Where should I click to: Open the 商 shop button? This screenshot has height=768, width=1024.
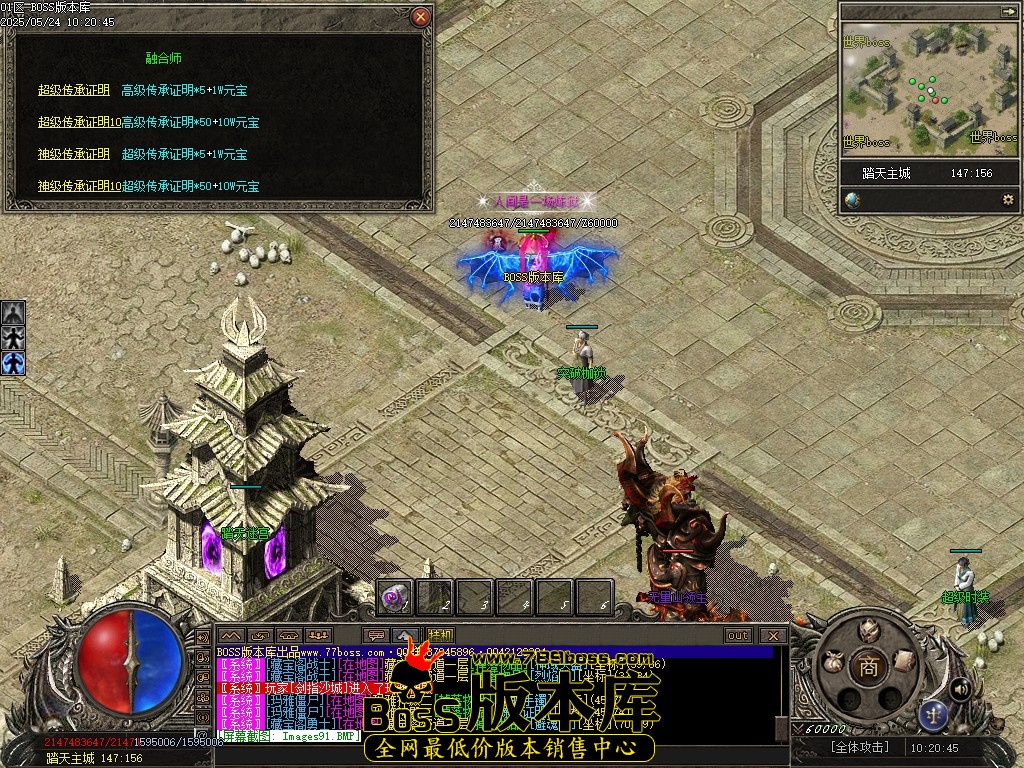tap(868, 668)
